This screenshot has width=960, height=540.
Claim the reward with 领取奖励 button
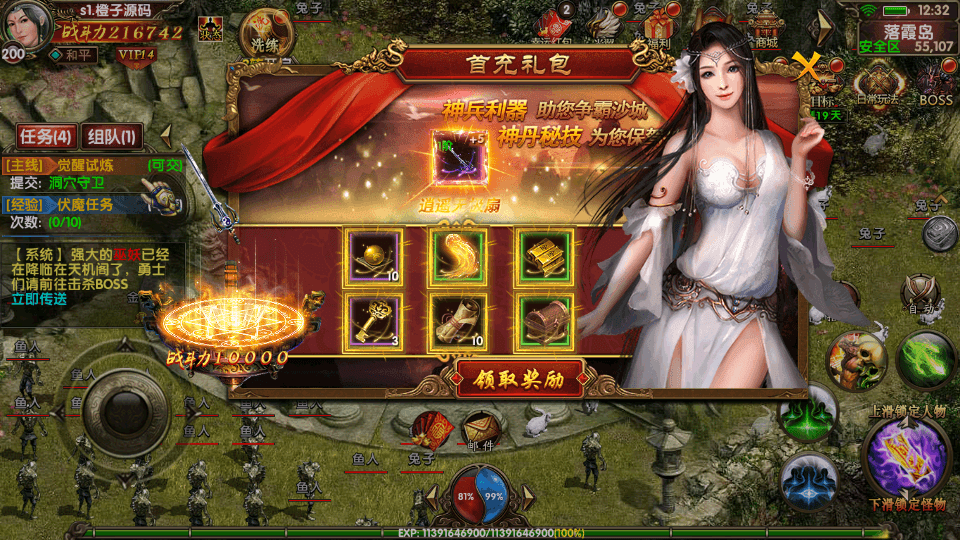521,381
